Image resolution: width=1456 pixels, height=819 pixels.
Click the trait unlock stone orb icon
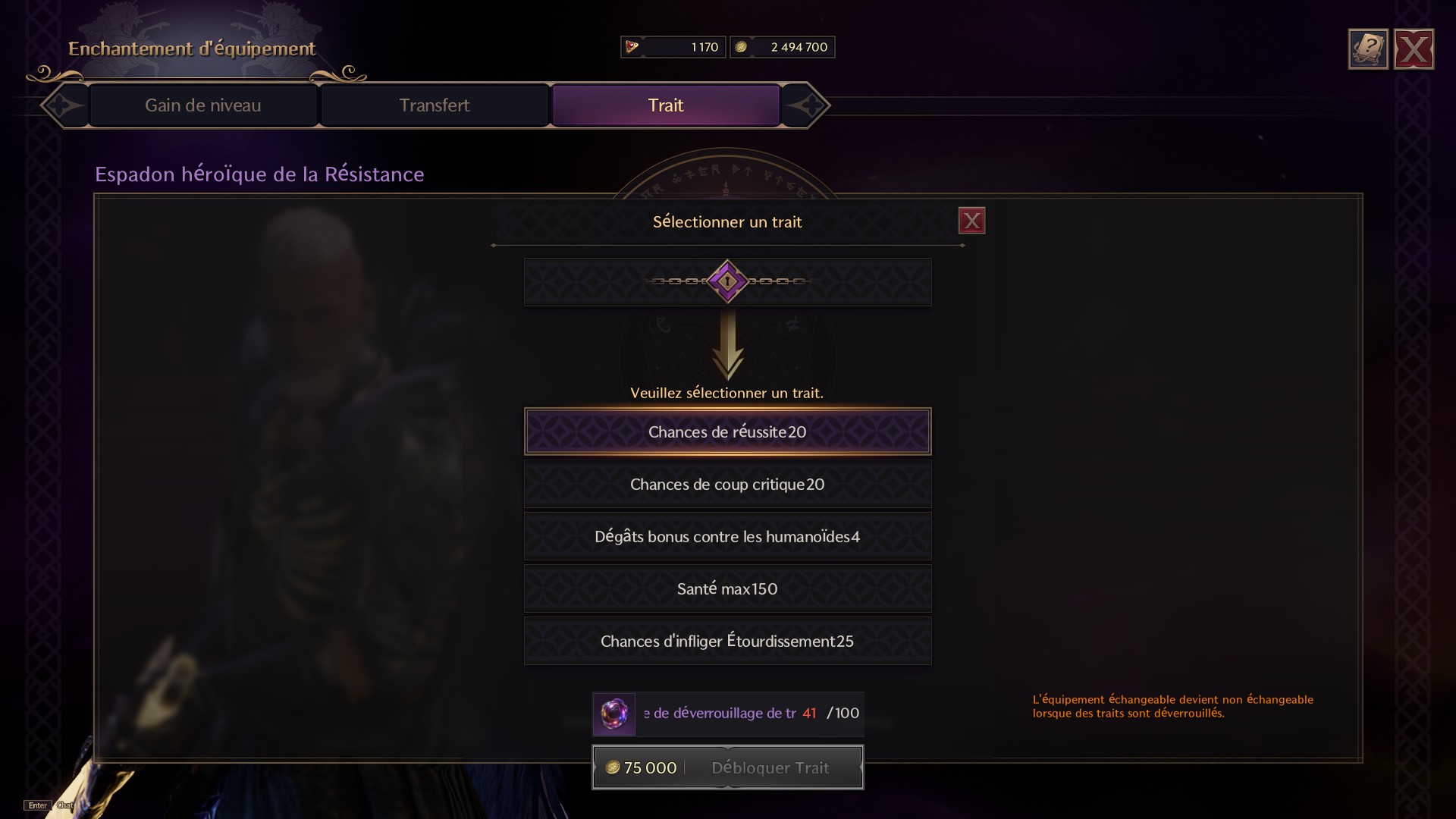click(x=614, y=714)
